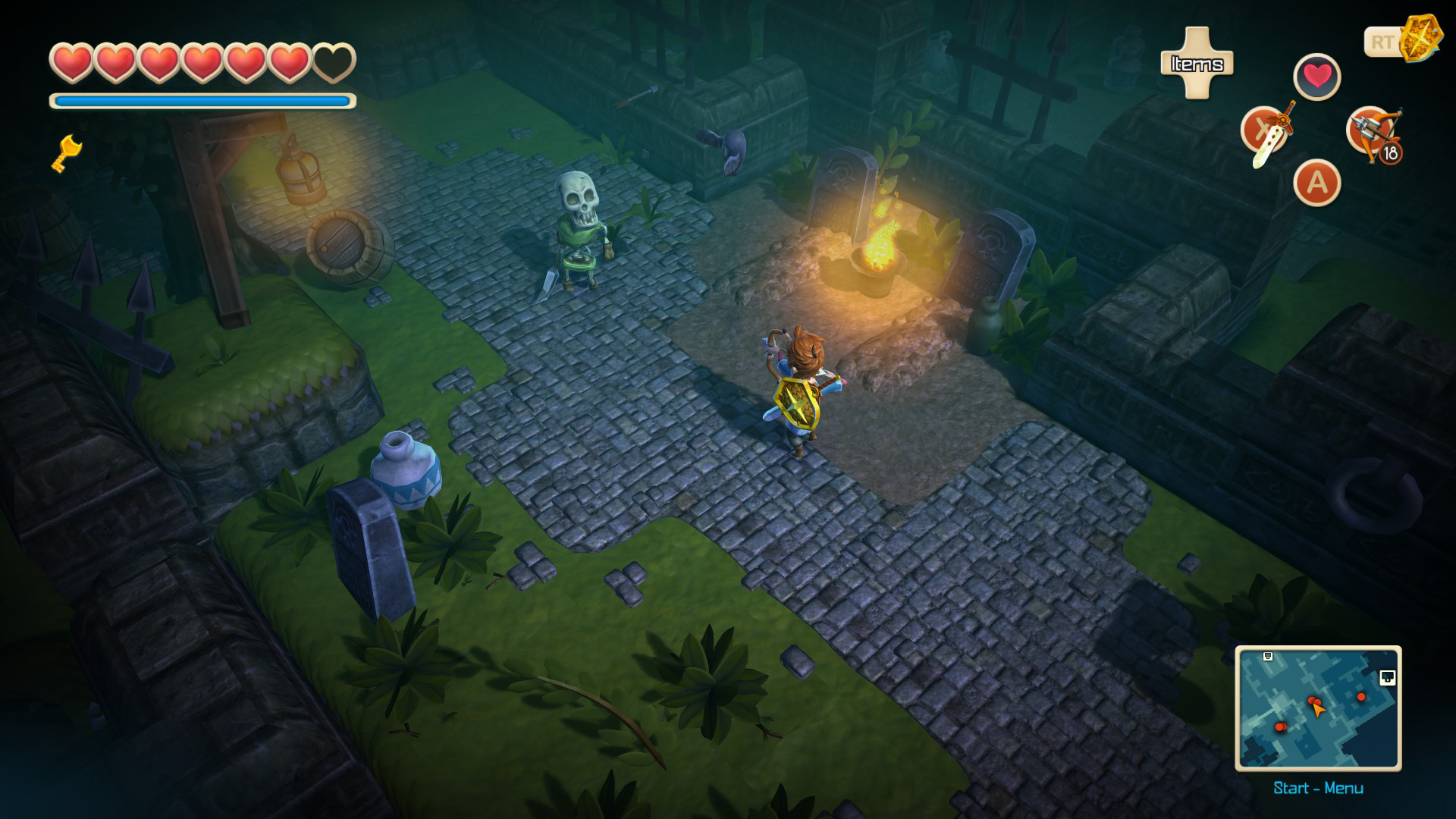This screenshot has height=819, width=1456.
Task: Select the sword attack icon
Action: [1265, 133]
